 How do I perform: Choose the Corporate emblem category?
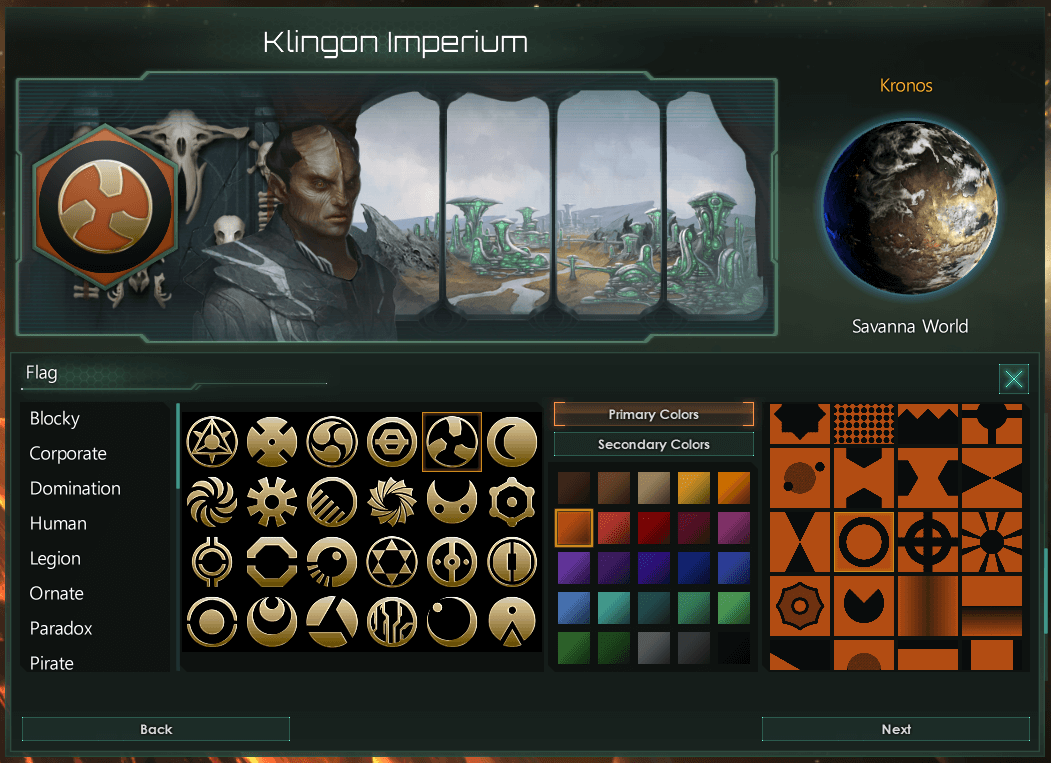point(68,454)
